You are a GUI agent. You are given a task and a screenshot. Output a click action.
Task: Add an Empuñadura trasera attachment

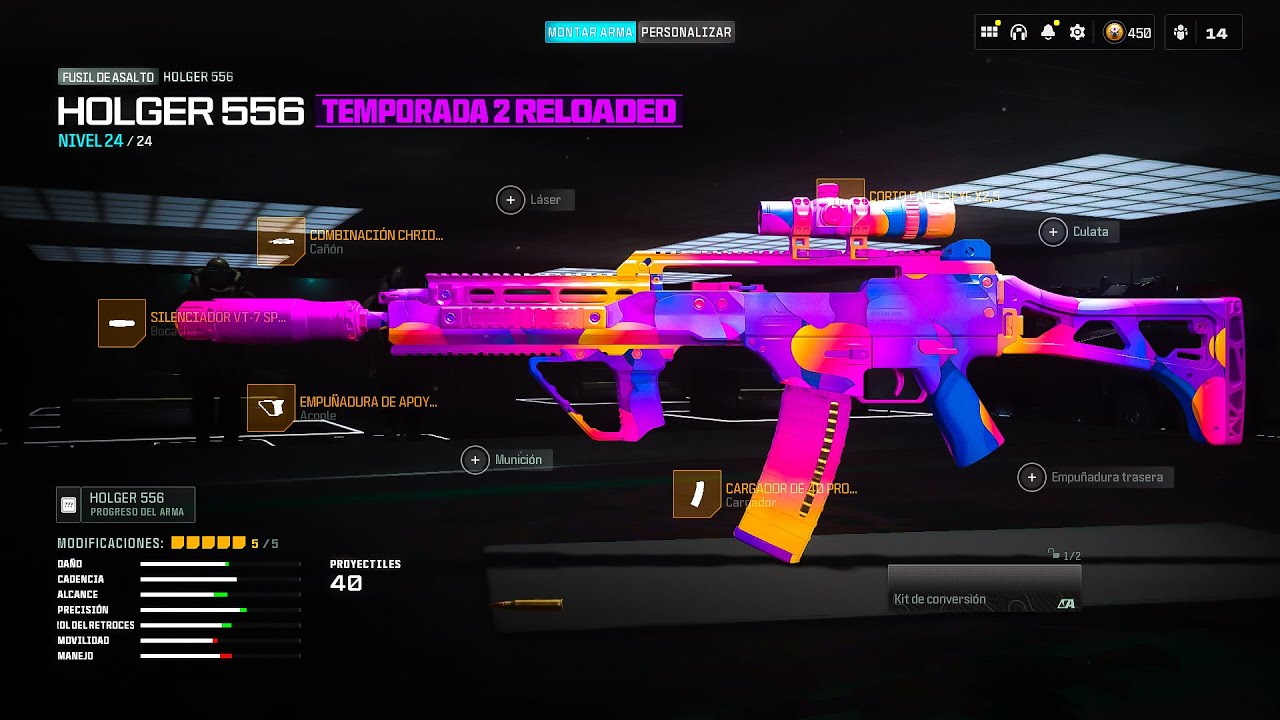(1032, 478)
